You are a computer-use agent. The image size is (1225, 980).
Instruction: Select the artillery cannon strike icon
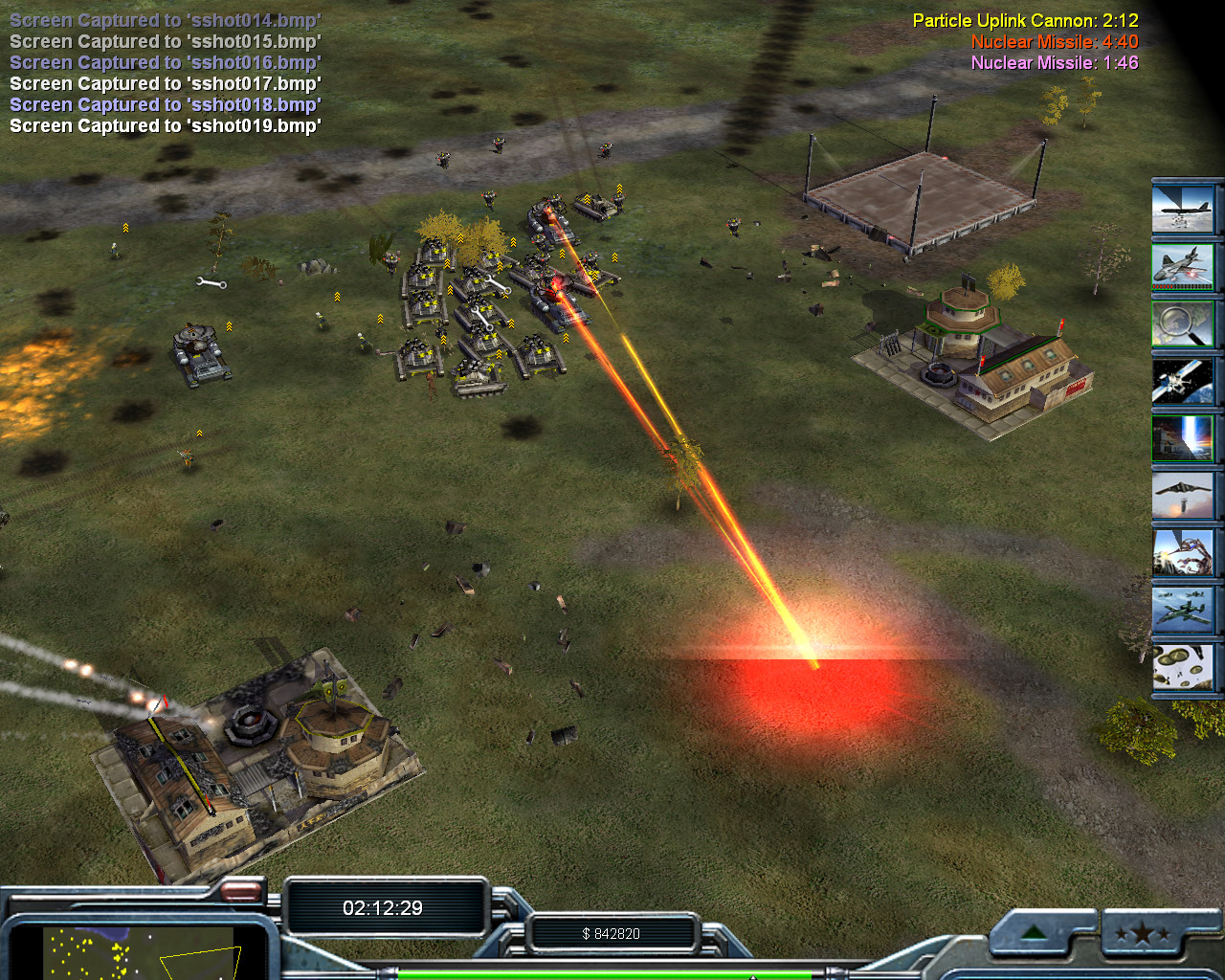tap(1183, 552)
